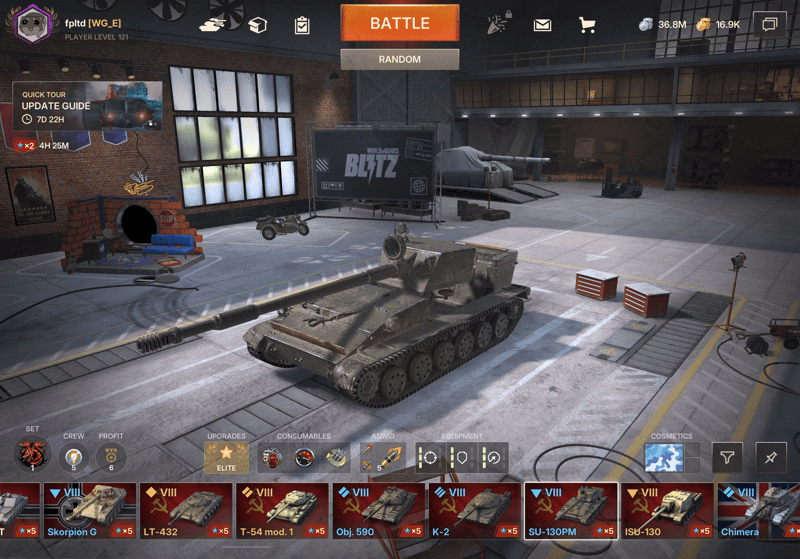Choose the T-54 mod. 1 tank
This screenshot has width=800, height=559.
pyautogui.click(x=282, y=511)
